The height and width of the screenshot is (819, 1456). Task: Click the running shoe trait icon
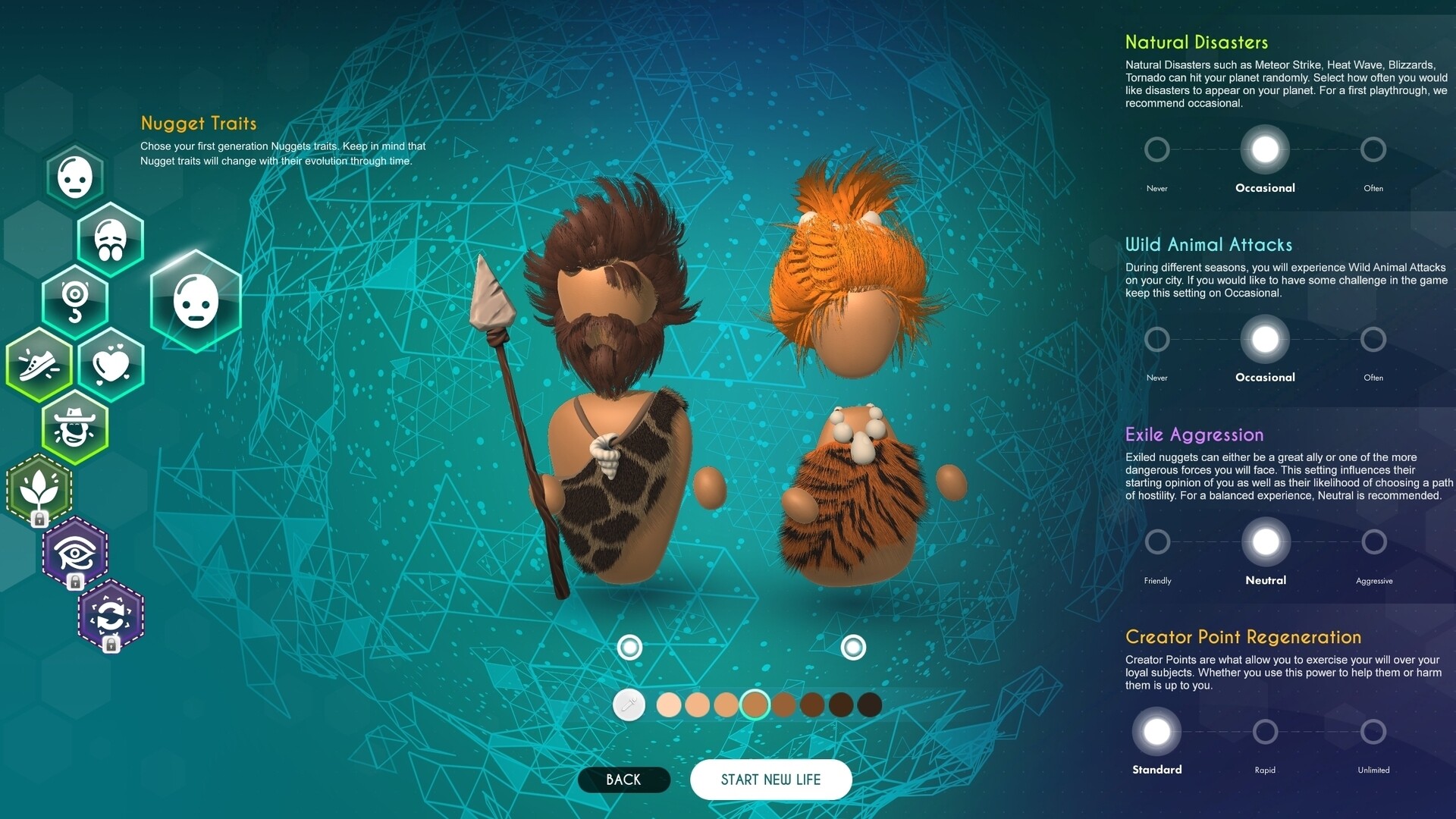39,364
